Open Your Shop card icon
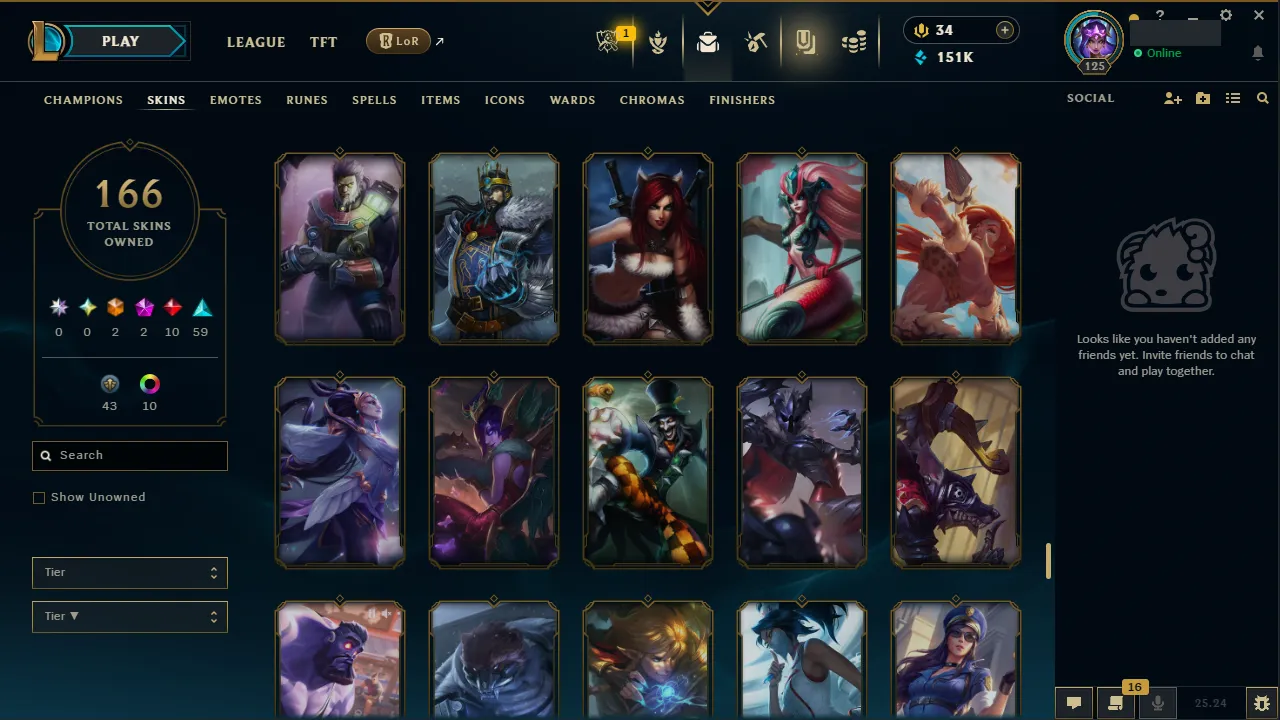This screenshot has height=720, width=1280. [806, 41]
